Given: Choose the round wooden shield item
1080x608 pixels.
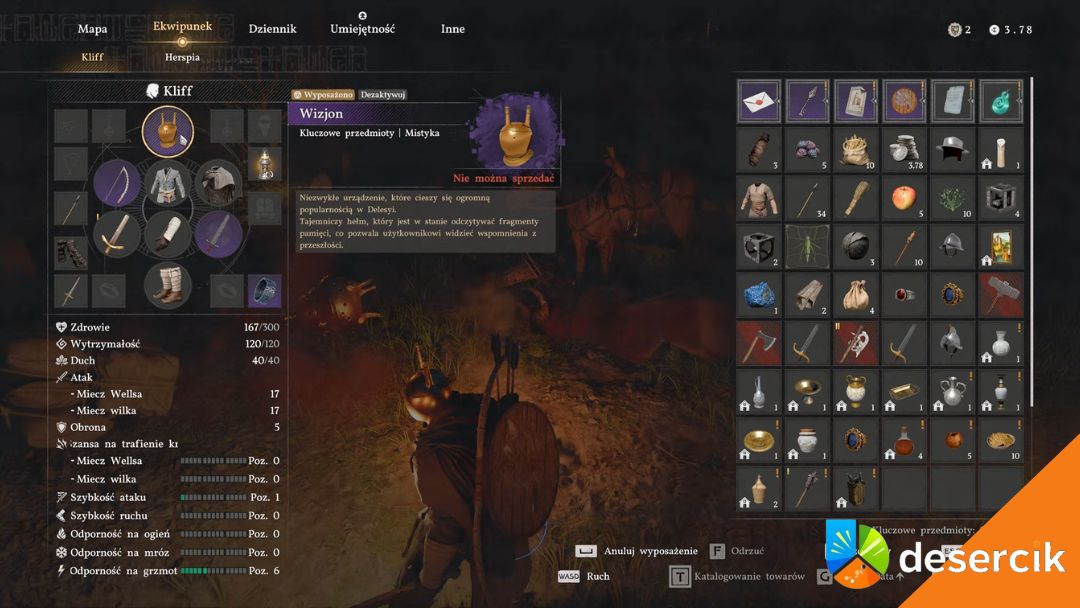Looking at the screenshot, I should coord(904,100).
